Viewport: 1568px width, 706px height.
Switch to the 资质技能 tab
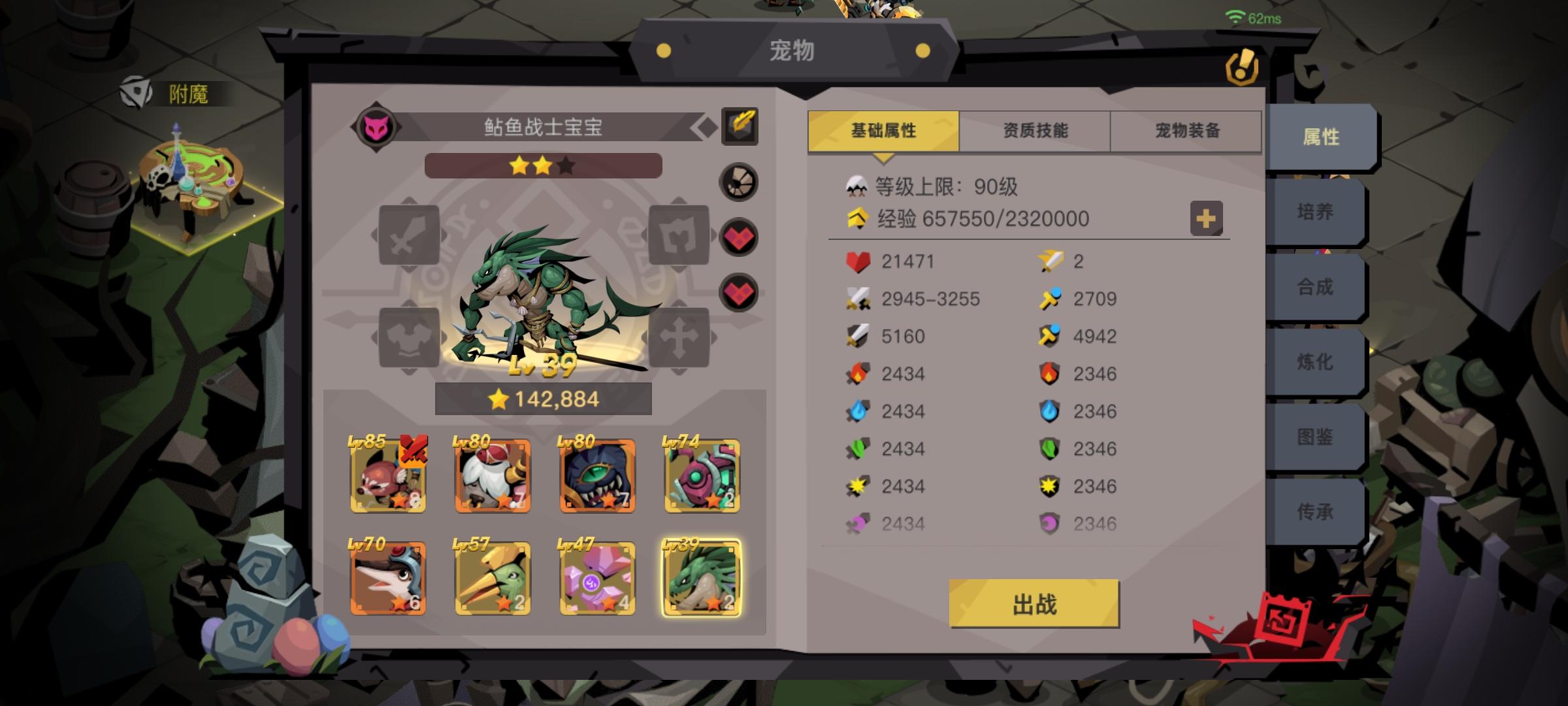click(1034, 130)
